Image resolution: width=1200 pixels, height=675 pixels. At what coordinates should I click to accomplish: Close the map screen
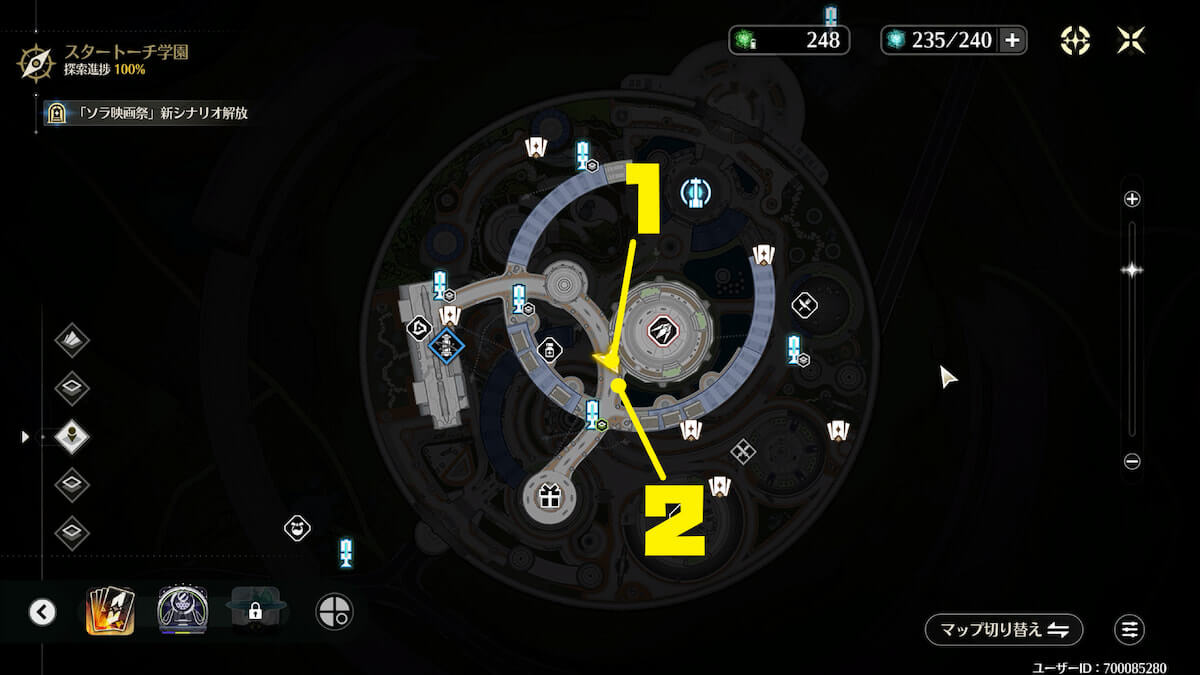pyautogui.click(x=1131, y=40)
